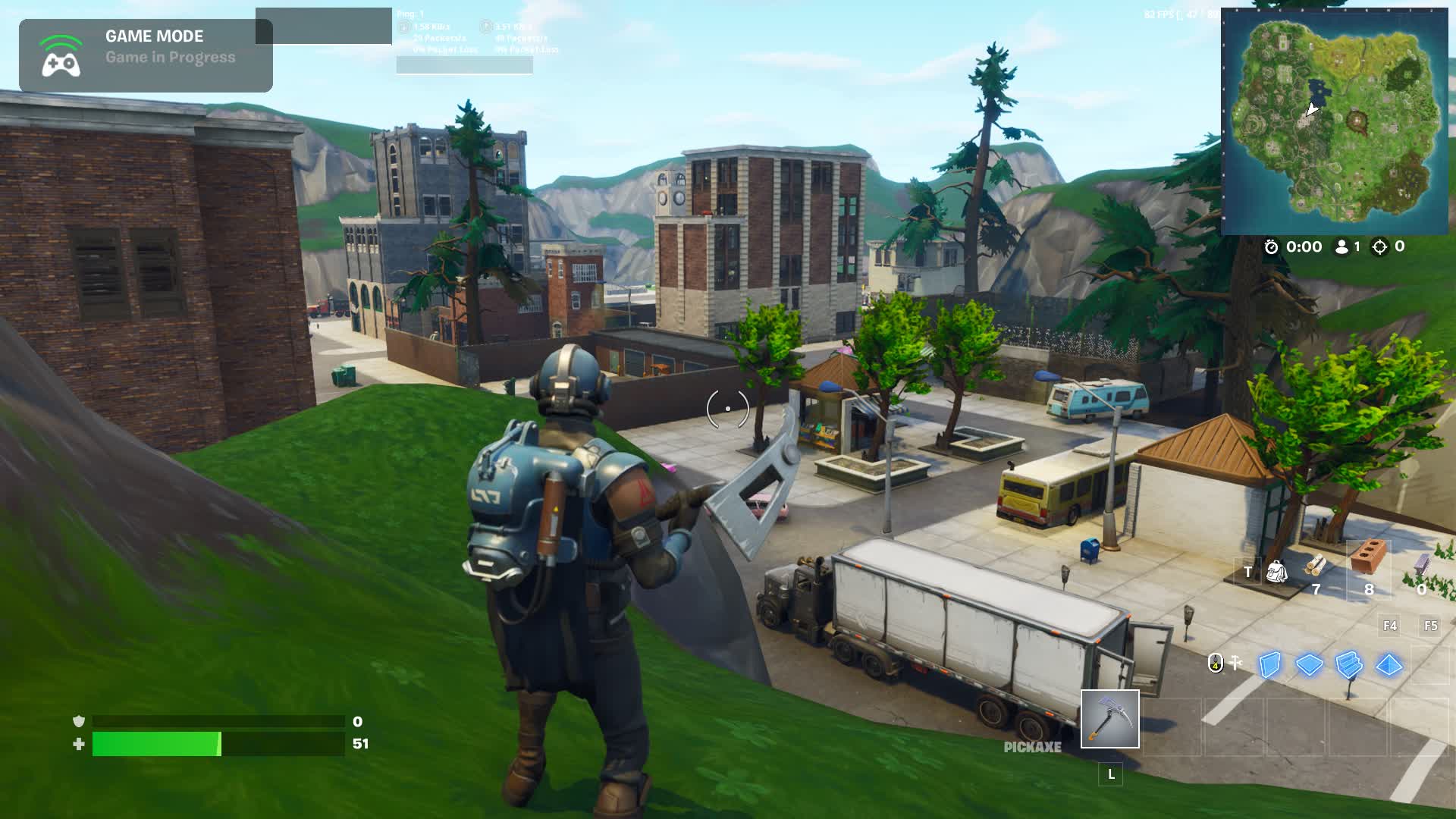1456x819 pixels.
Task: Click the match timer stopwatch icon
Action: pyautogui.click(x=1272, y=246)
